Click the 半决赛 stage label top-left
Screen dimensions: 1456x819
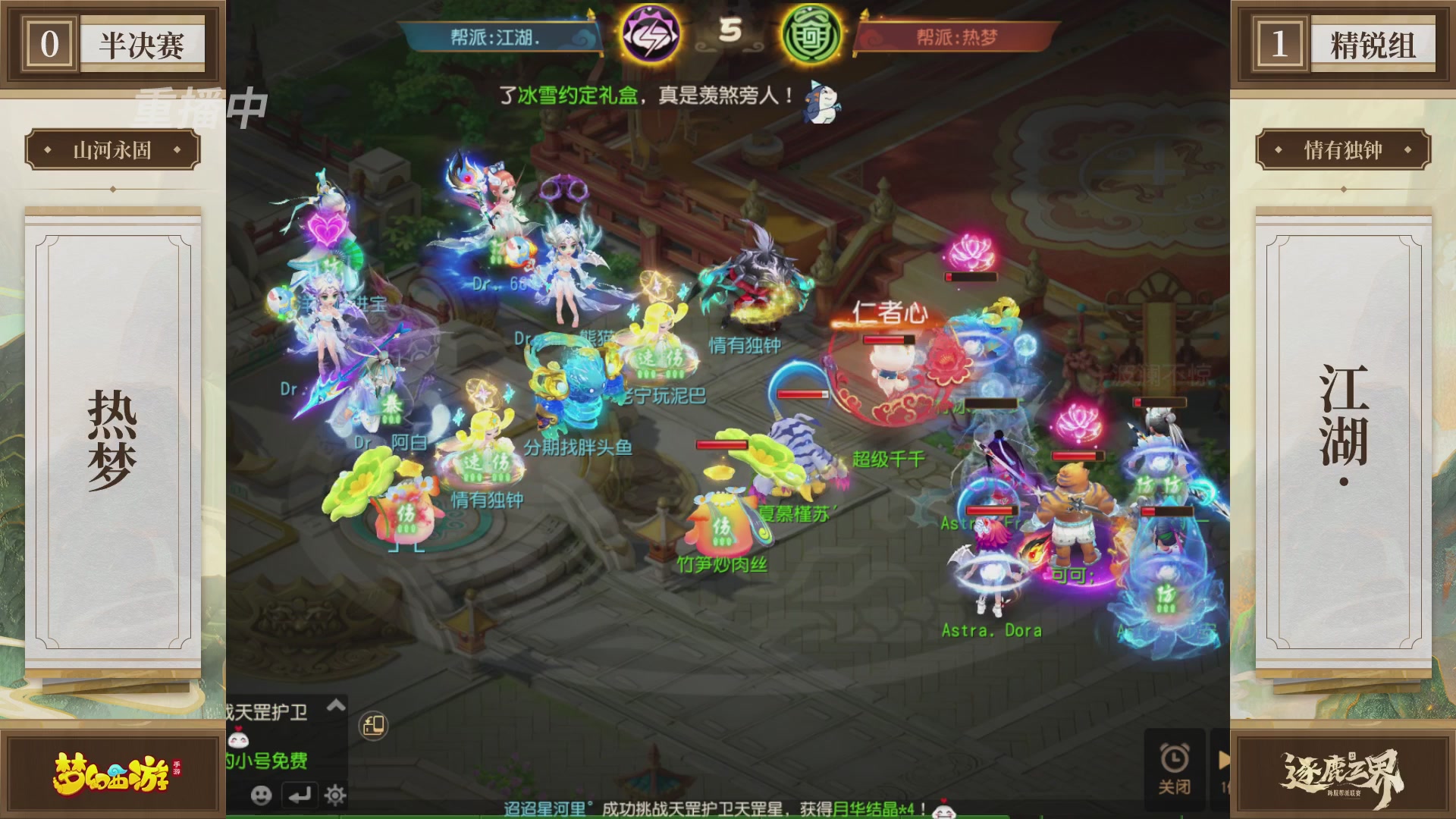click(143, 42)
